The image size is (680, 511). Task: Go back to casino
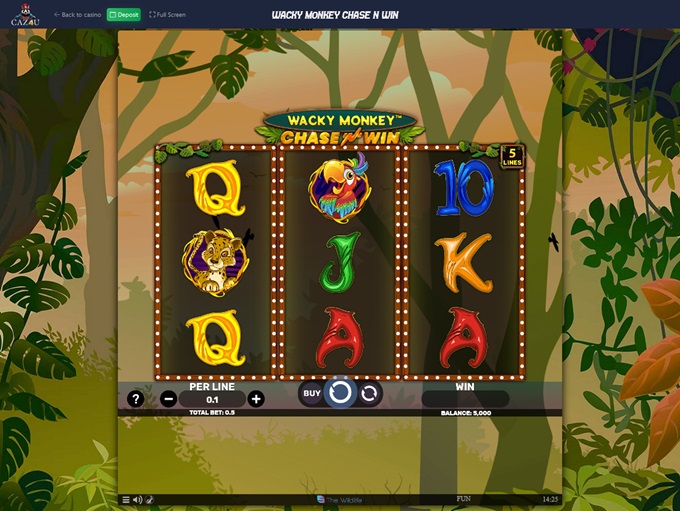[78, 15]
